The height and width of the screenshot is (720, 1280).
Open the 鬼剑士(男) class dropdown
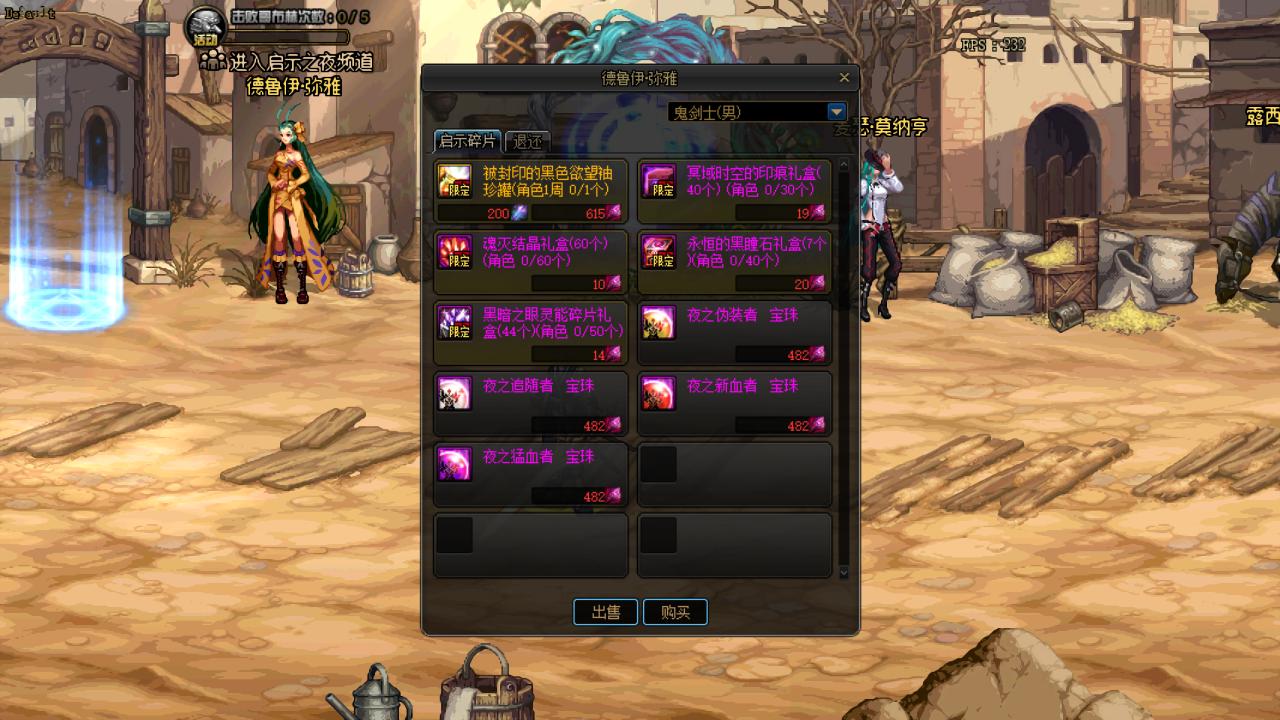click(837, 112)
